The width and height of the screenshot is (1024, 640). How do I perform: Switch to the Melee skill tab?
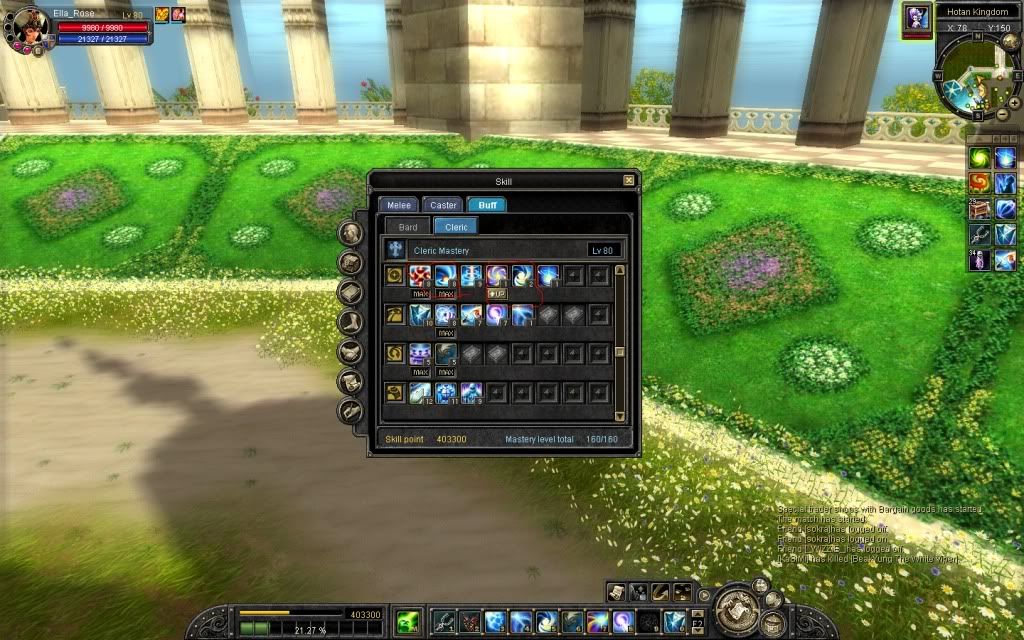(x=399, y=205)
